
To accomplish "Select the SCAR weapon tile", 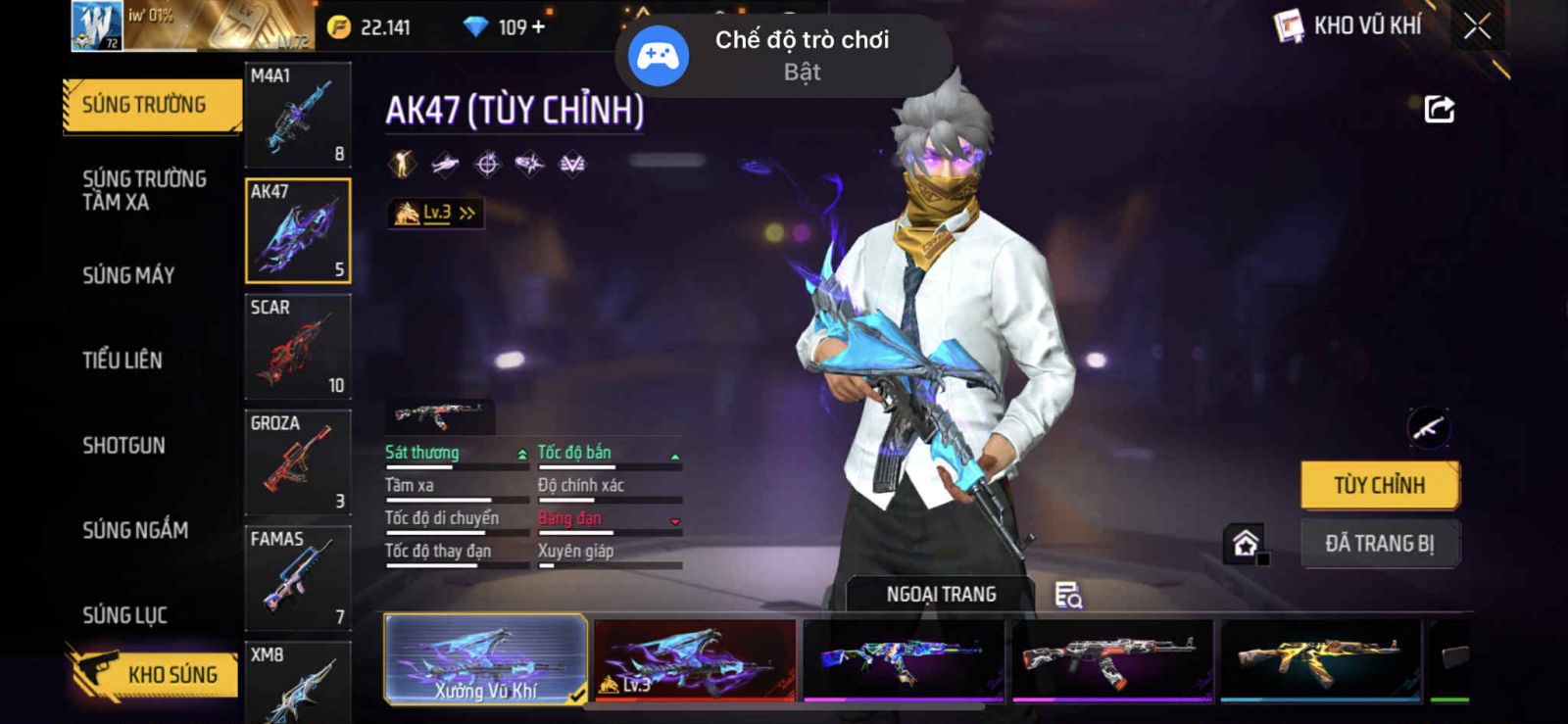I will [x=298, y=346].
